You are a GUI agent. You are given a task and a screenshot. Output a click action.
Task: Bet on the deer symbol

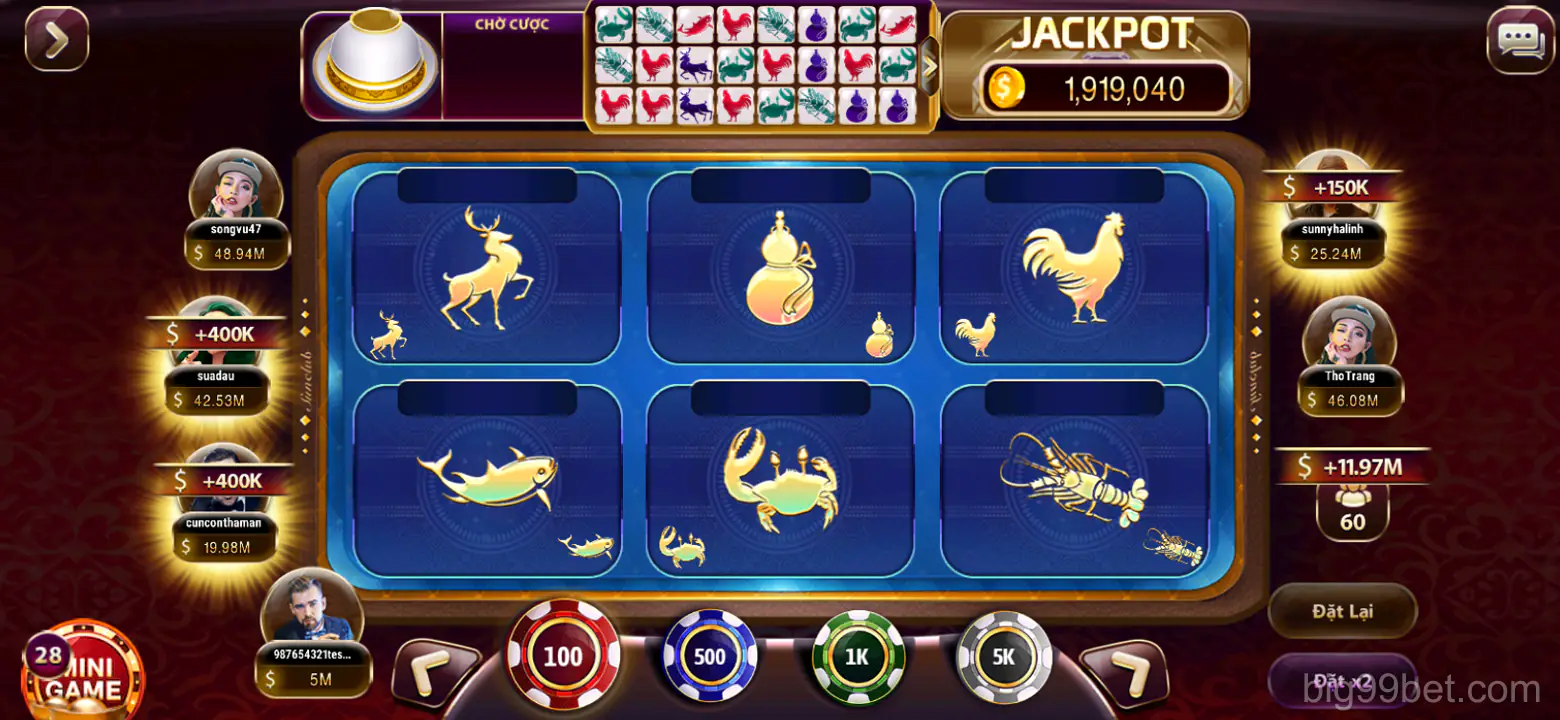(x=487, y=270)
